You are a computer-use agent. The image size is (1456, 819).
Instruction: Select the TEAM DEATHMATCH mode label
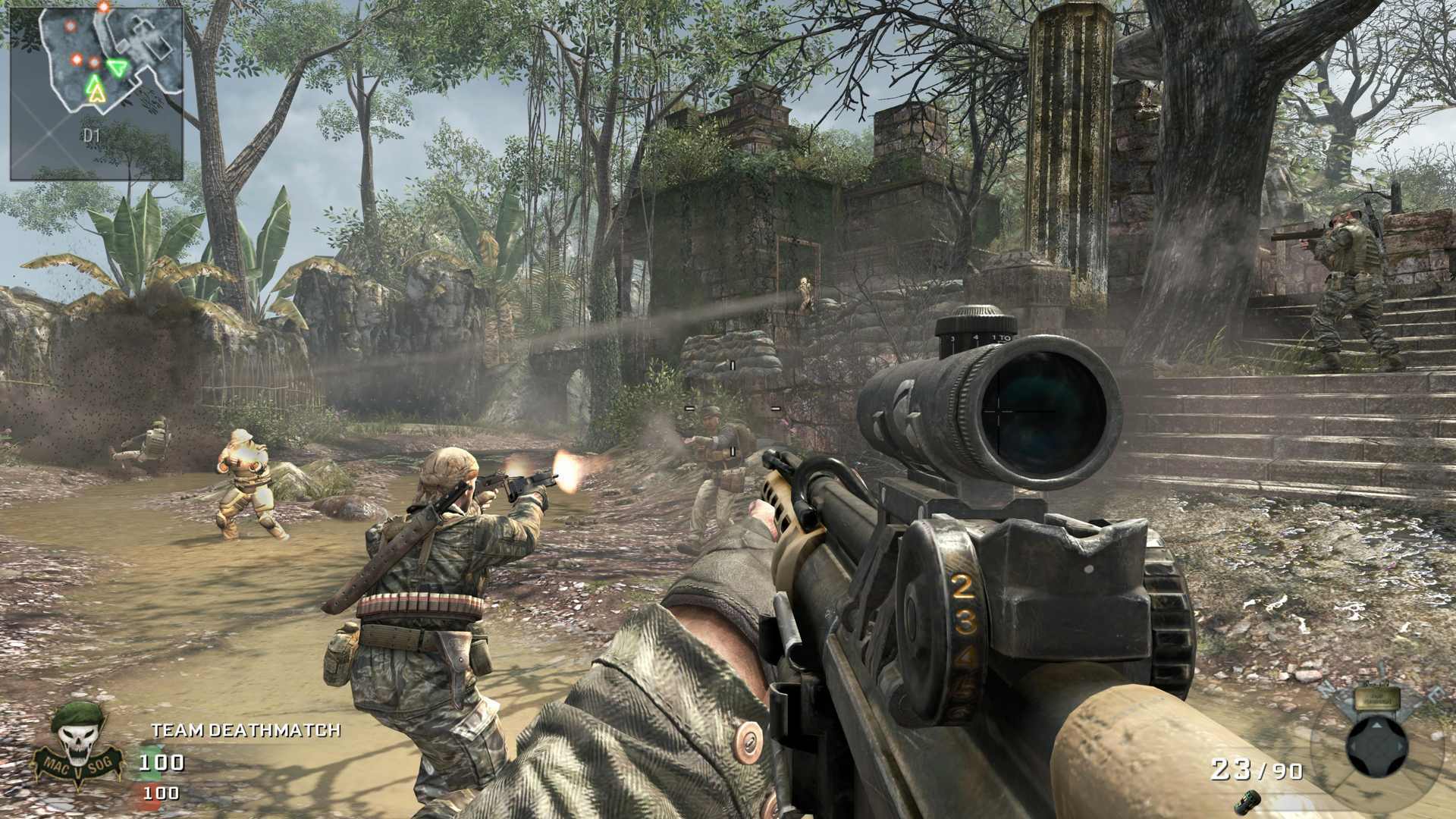click(245, 730)
